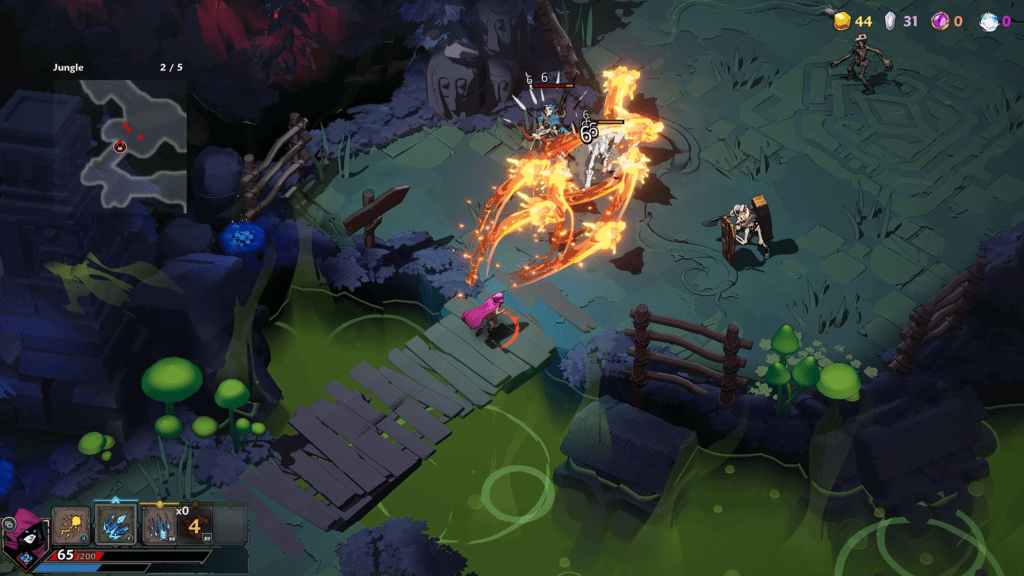Select the slot showing number 4
Viewport: 1024px width, 576px height.
(196, 524)
